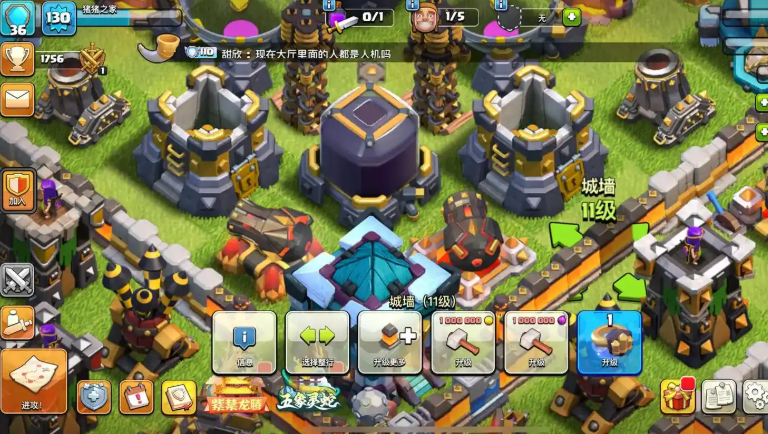768x434 pixels.
Task: Open the blue shield with plus icon
Action: (x=94, y=397)
